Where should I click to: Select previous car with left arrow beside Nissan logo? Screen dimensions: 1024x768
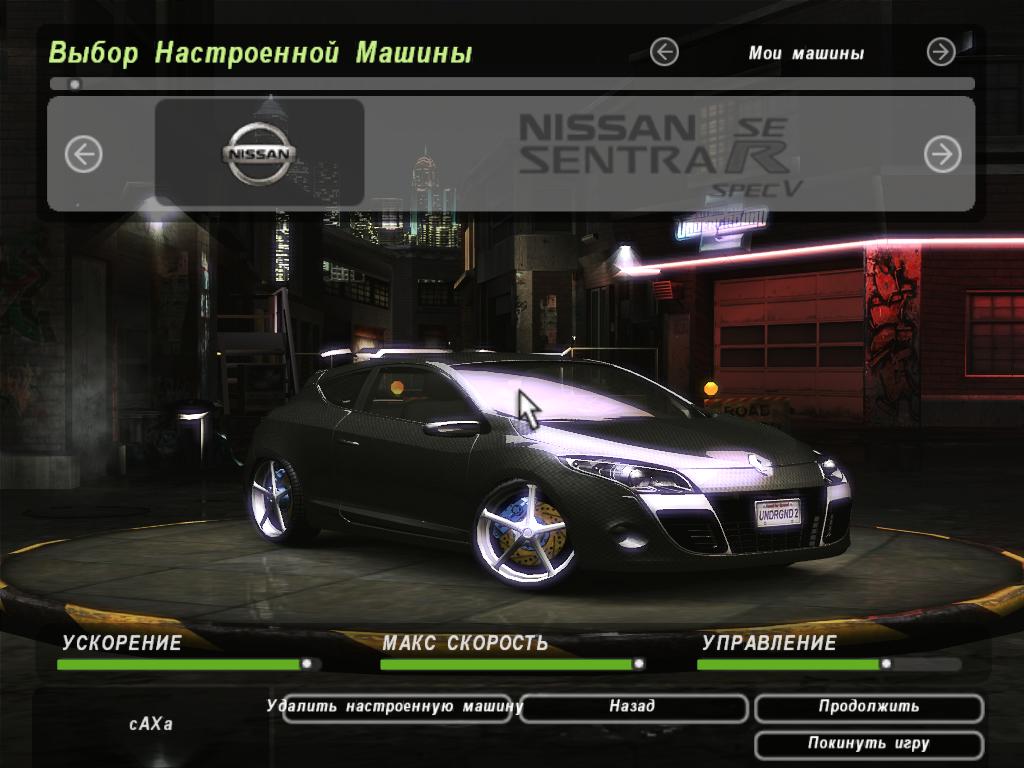(84, 154)
